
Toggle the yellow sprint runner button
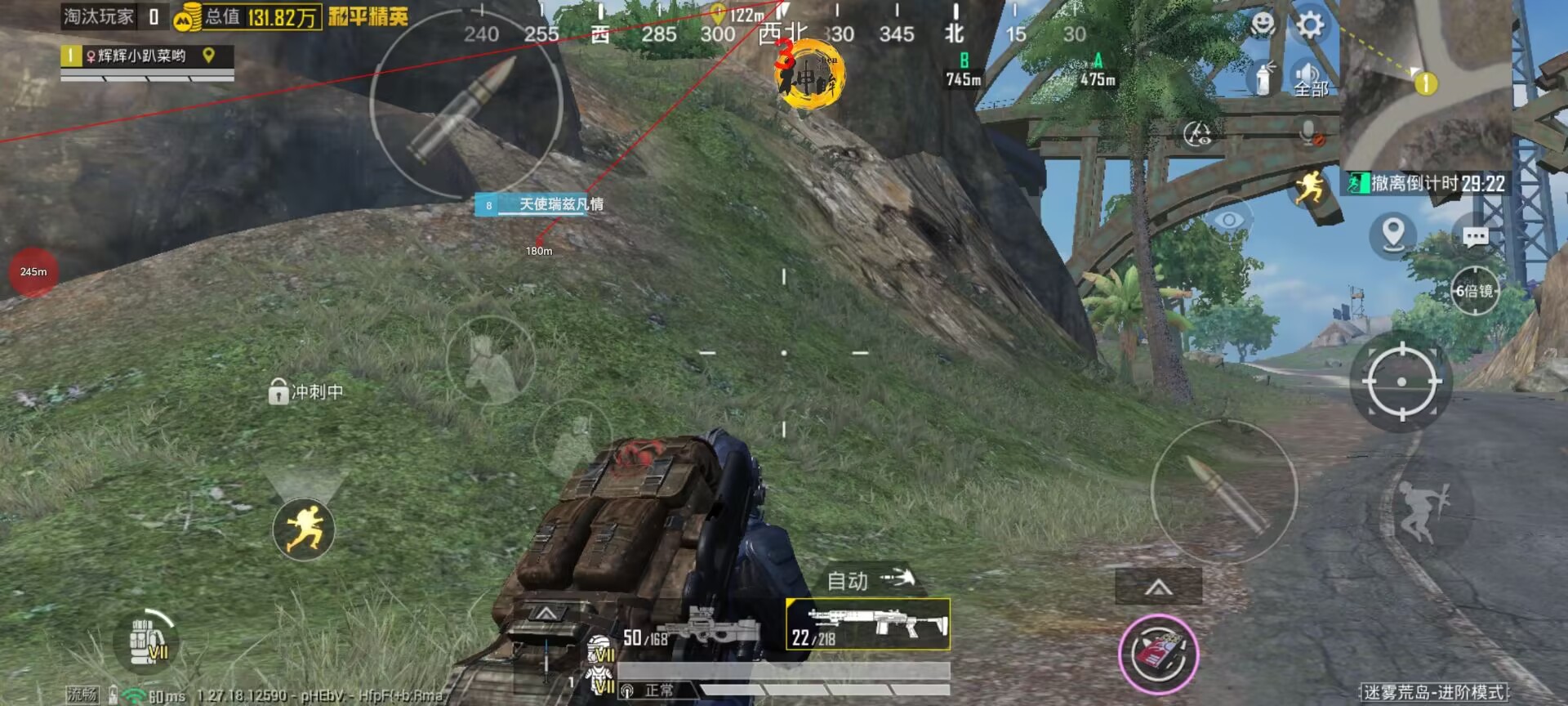point(304,529)
